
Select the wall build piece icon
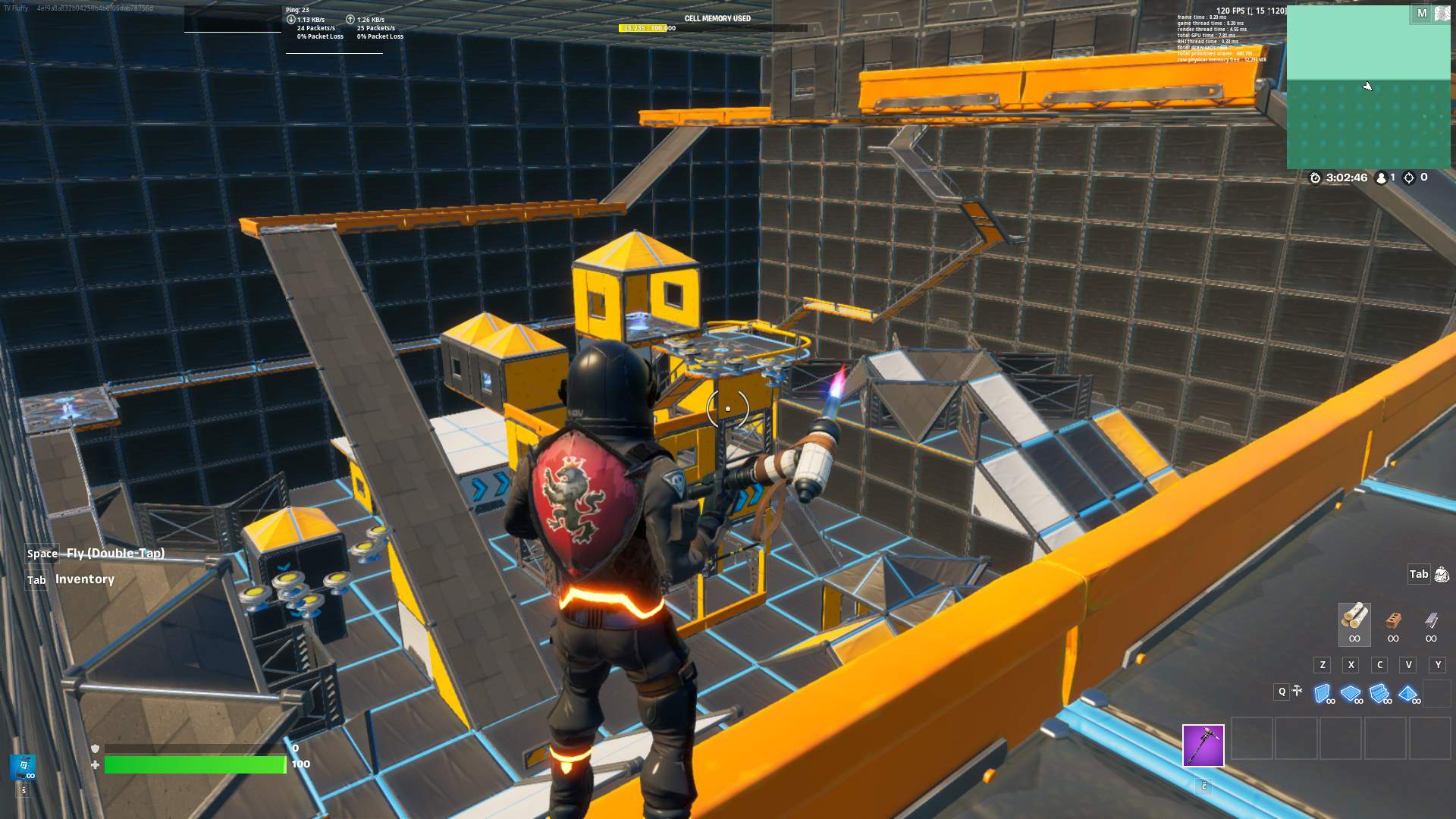1323,691
